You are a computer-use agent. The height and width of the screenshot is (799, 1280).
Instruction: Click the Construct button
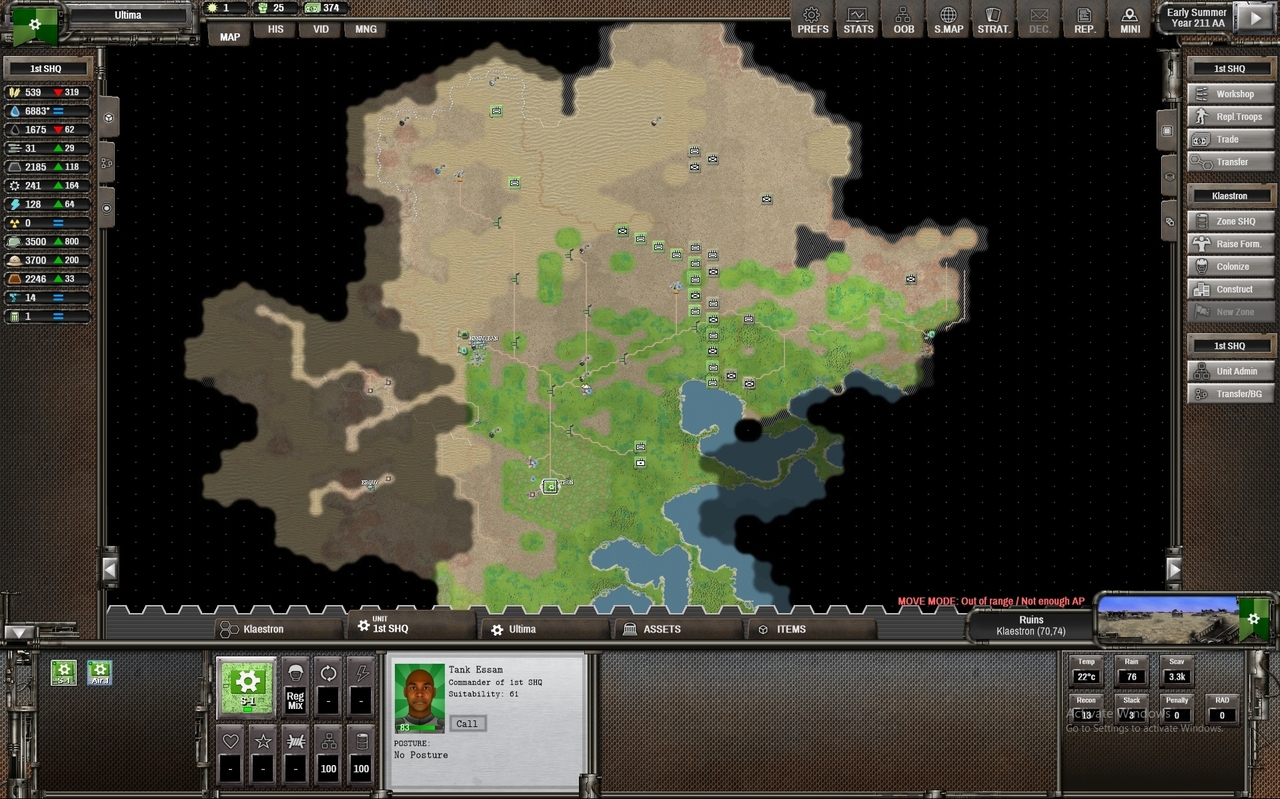coord(1231,290)
